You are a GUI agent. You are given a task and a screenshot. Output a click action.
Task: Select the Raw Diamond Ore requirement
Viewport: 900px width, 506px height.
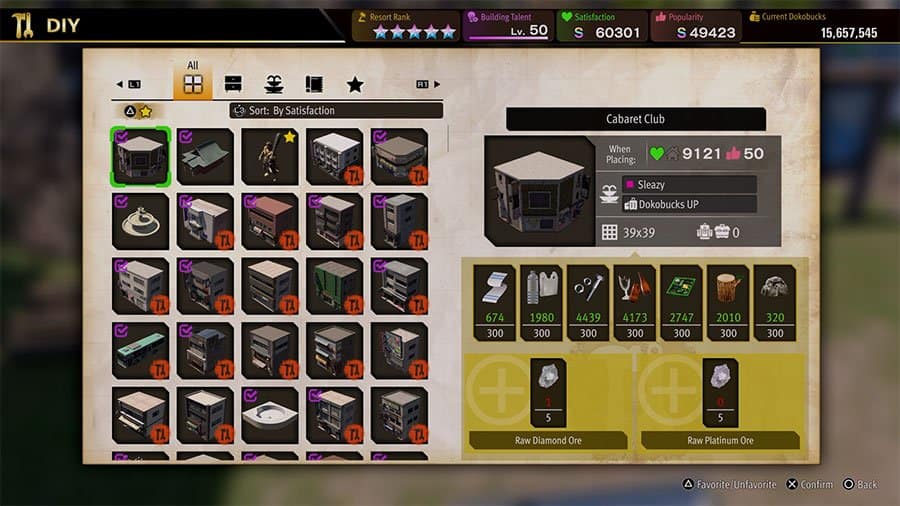[x=547, y=395]
